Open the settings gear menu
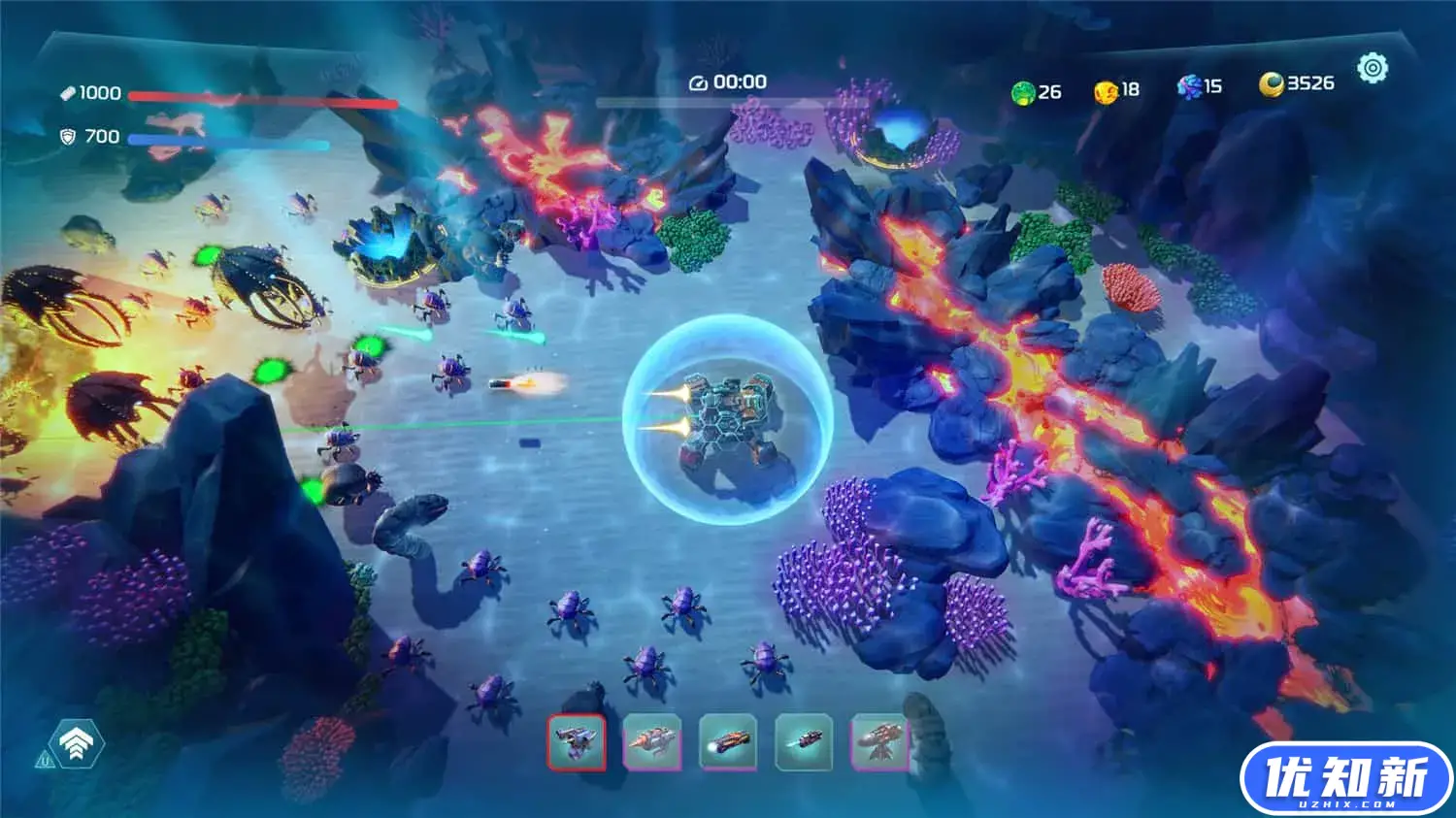Screen dimensions: 1456x818 coord(1373,66)
